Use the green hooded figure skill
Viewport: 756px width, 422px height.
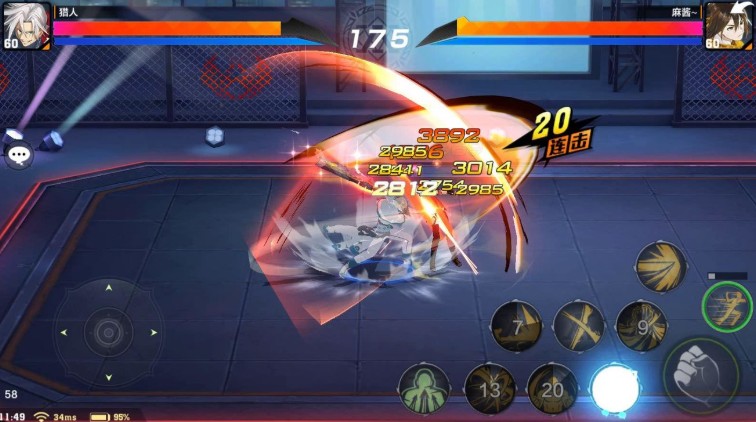tap(424, 389)
